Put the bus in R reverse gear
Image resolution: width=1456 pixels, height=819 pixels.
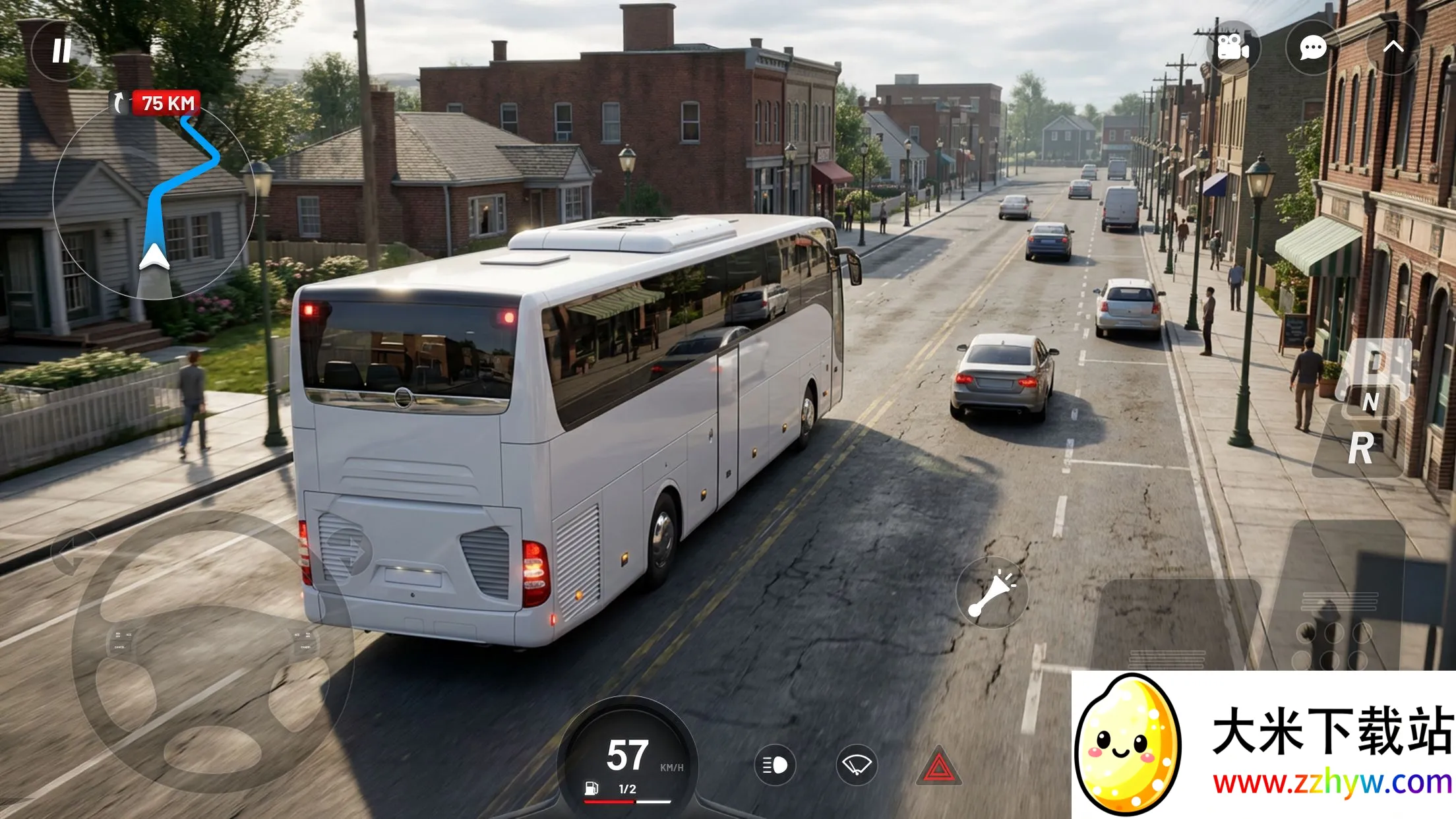(1361, 449)
